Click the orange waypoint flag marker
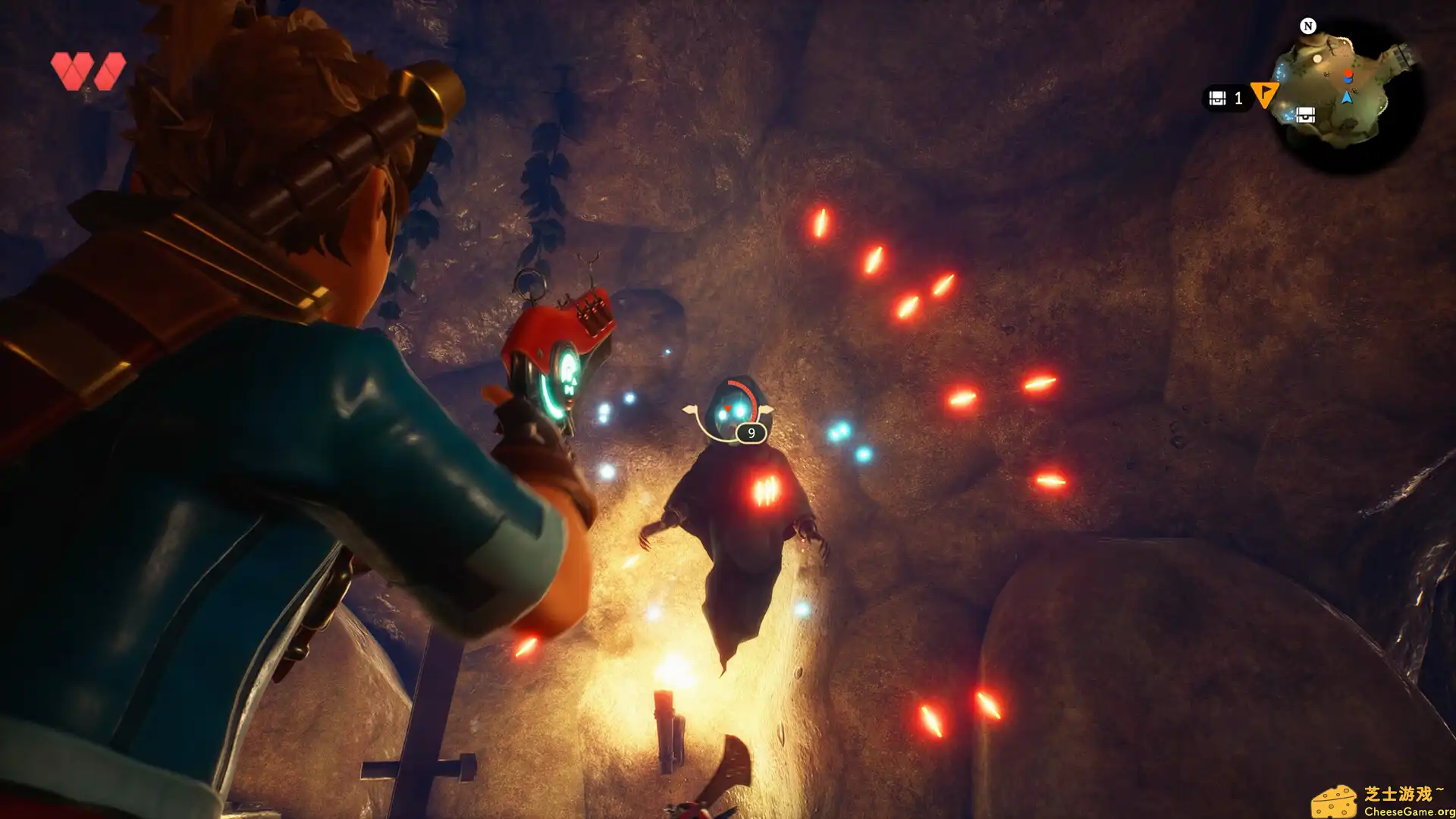The height and width of the screenshot is (819, 1456). tap(1265, 95)
